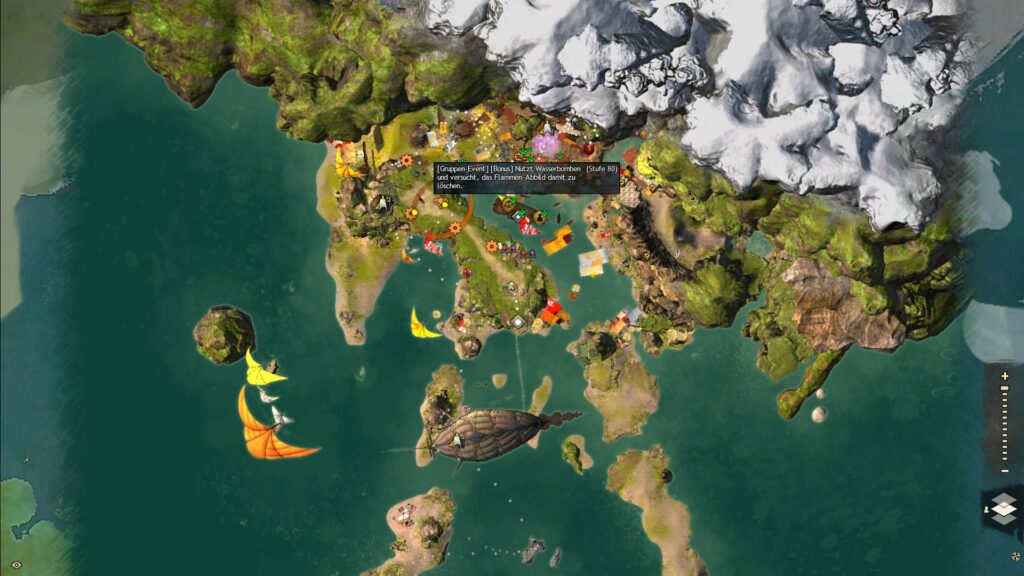Zoom out with the map's minus button

(1004, 469)
